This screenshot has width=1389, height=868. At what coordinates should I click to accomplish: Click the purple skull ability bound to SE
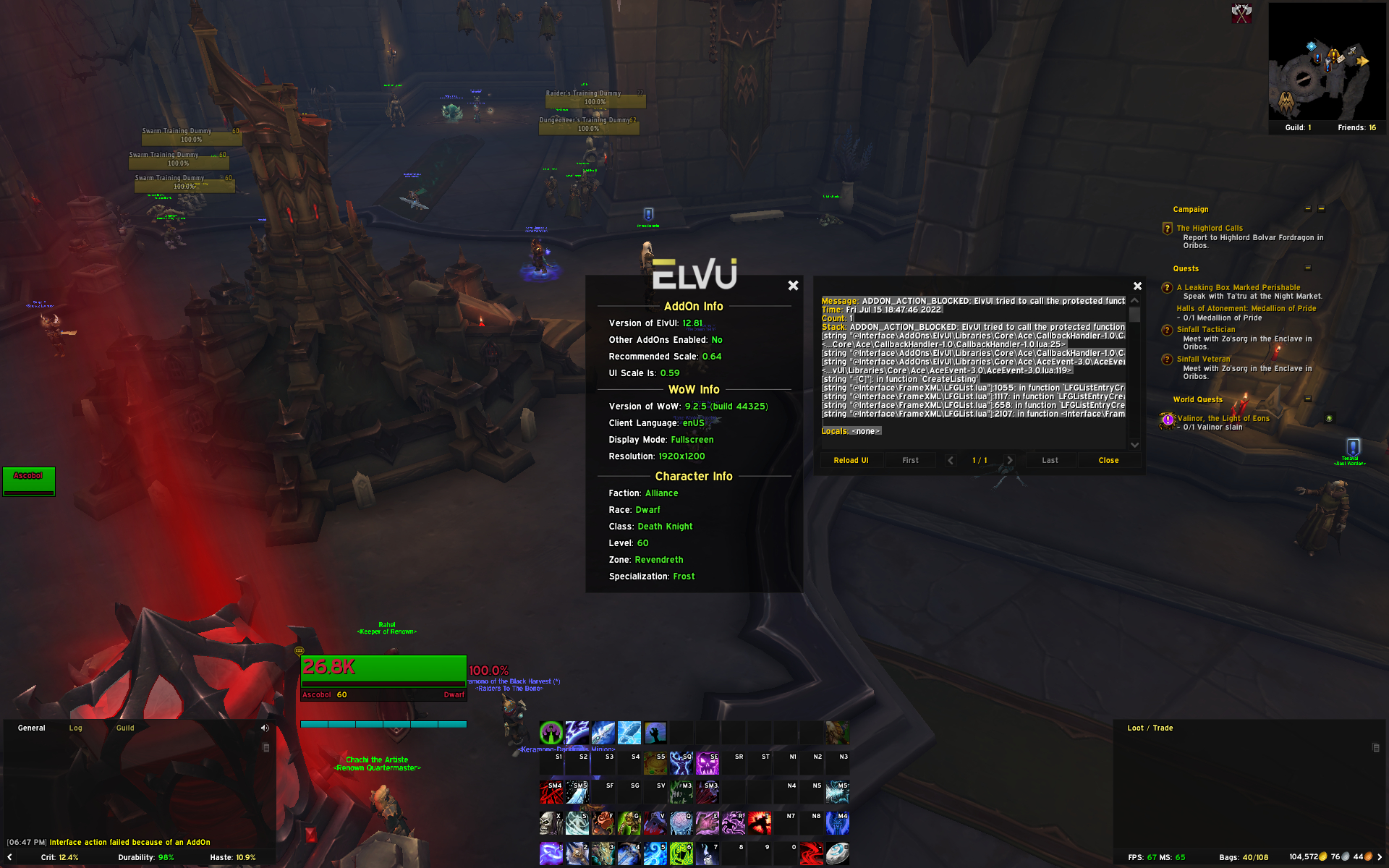click(707, 762)
